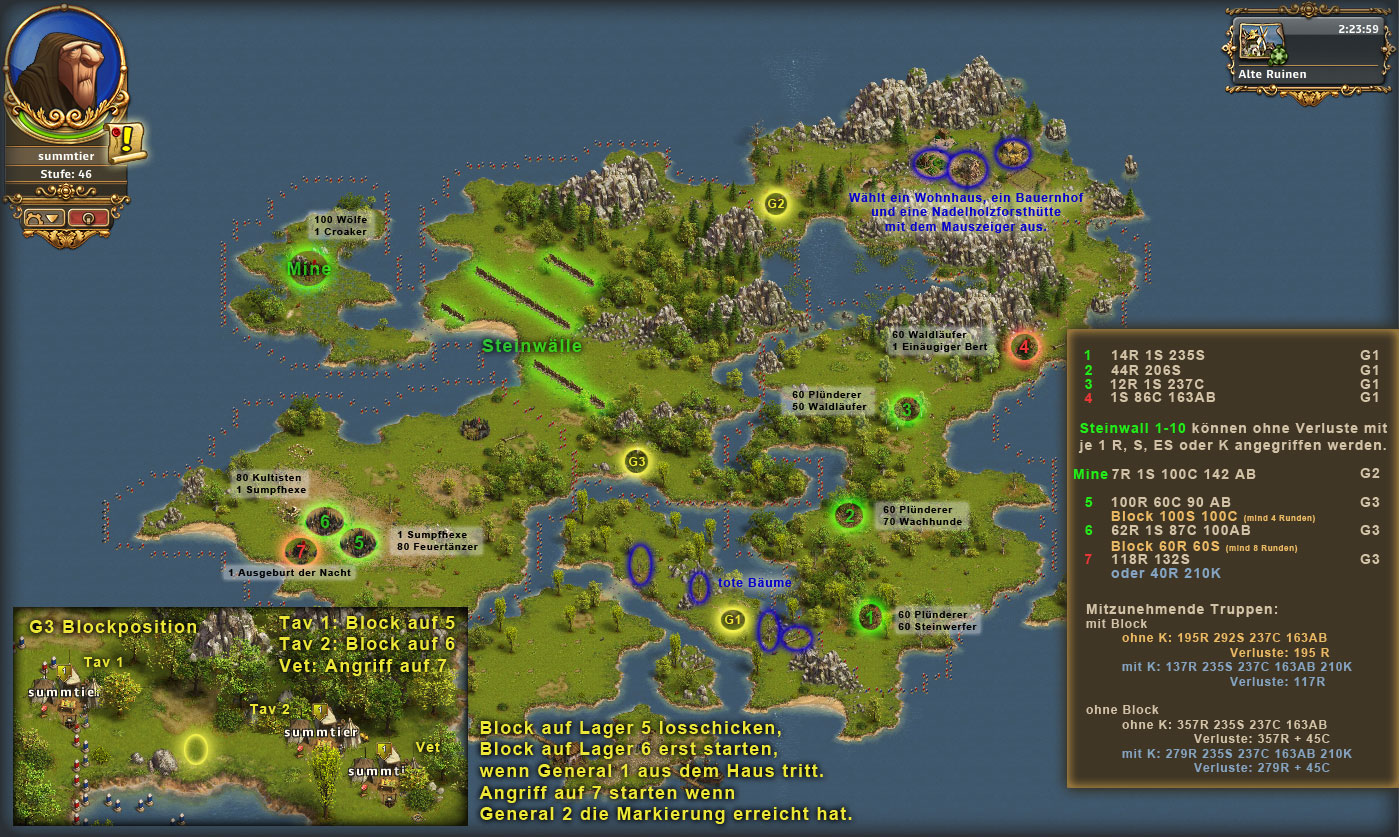This screenshot has width=1399, height=837.
Task: Click the hooded player avatar portrait
Action: [x=62, y=70]
